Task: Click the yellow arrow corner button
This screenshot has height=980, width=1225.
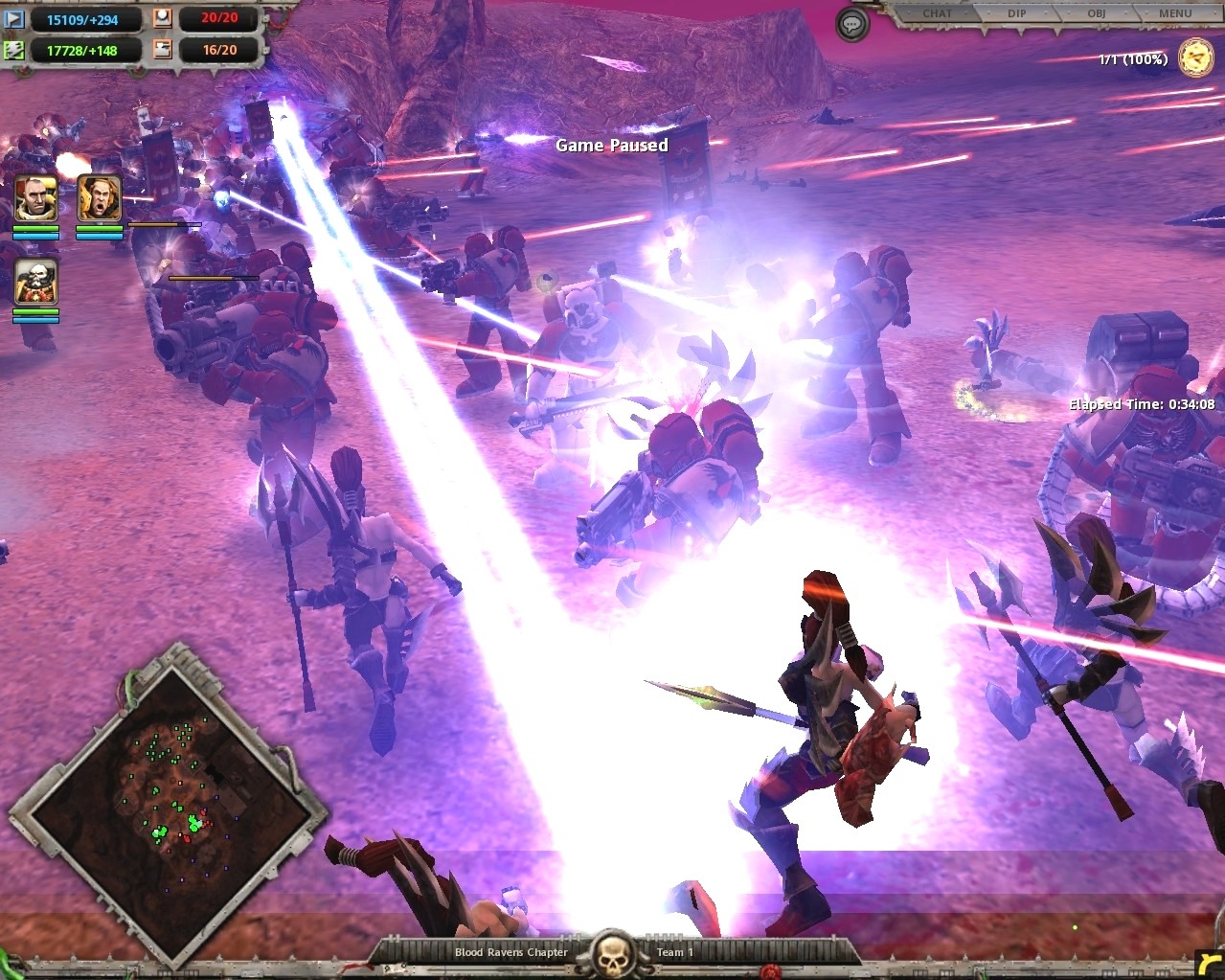Action: [x=1209, y=964]
